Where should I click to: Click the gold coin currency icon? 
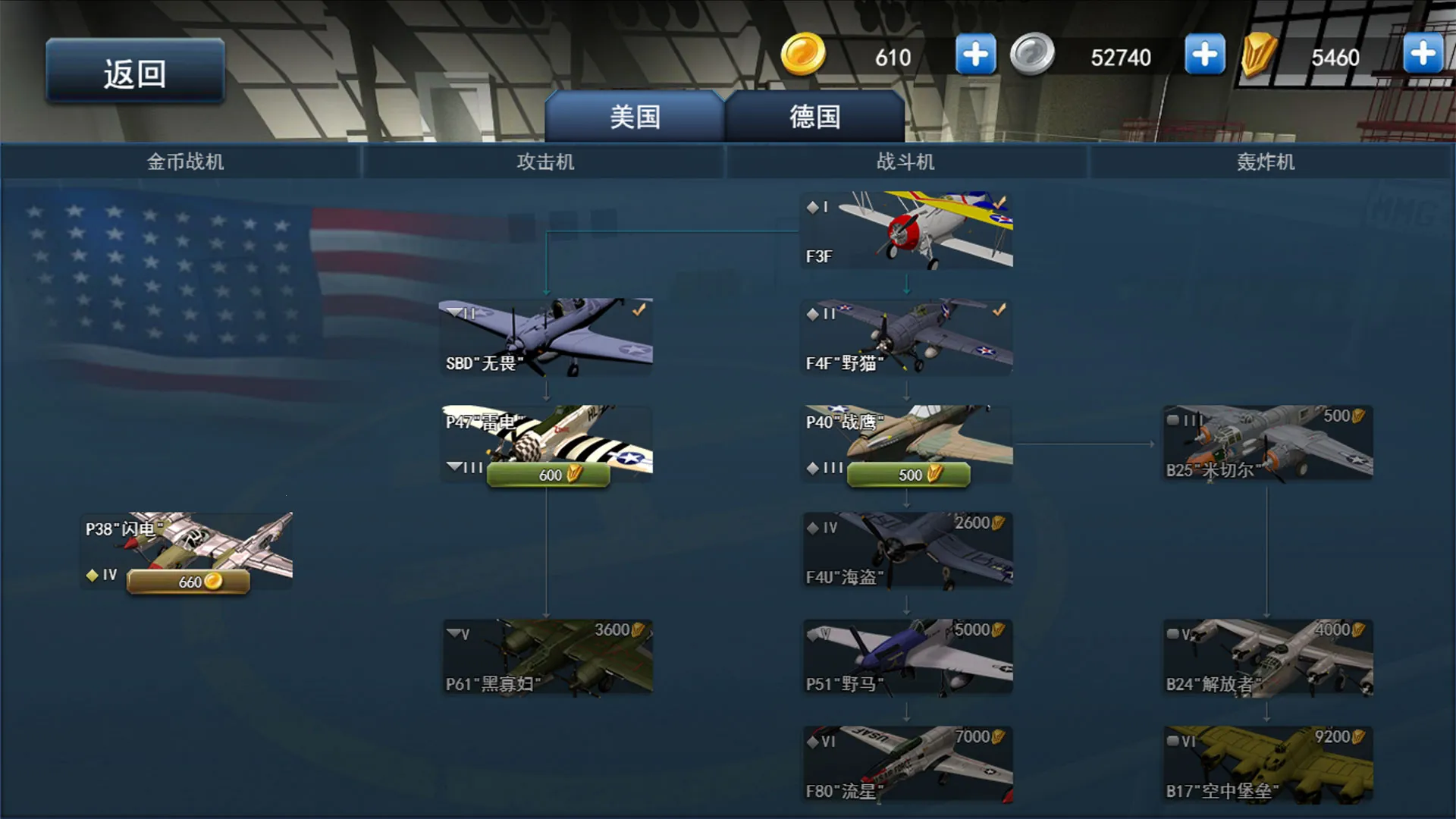pyautogui.click(x=803, y=55)
